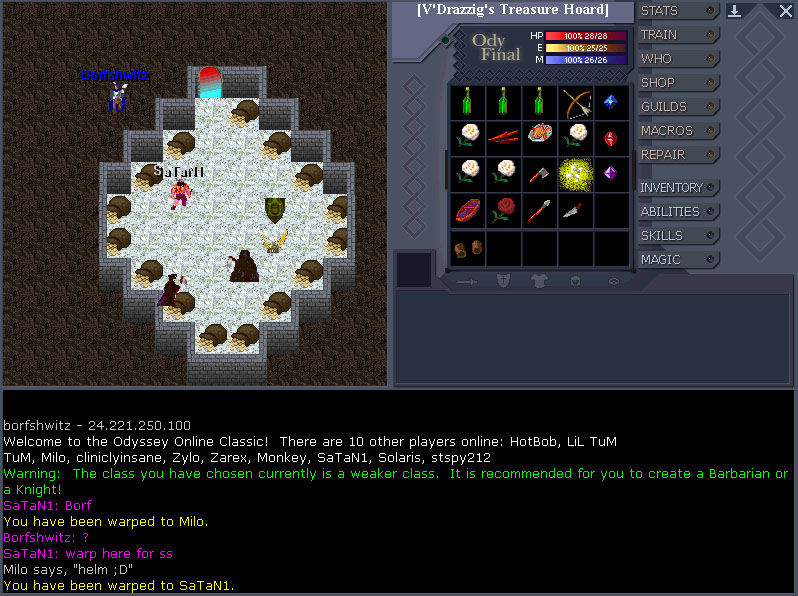
Task: Select the hatchet axe item
Action: 540,173
